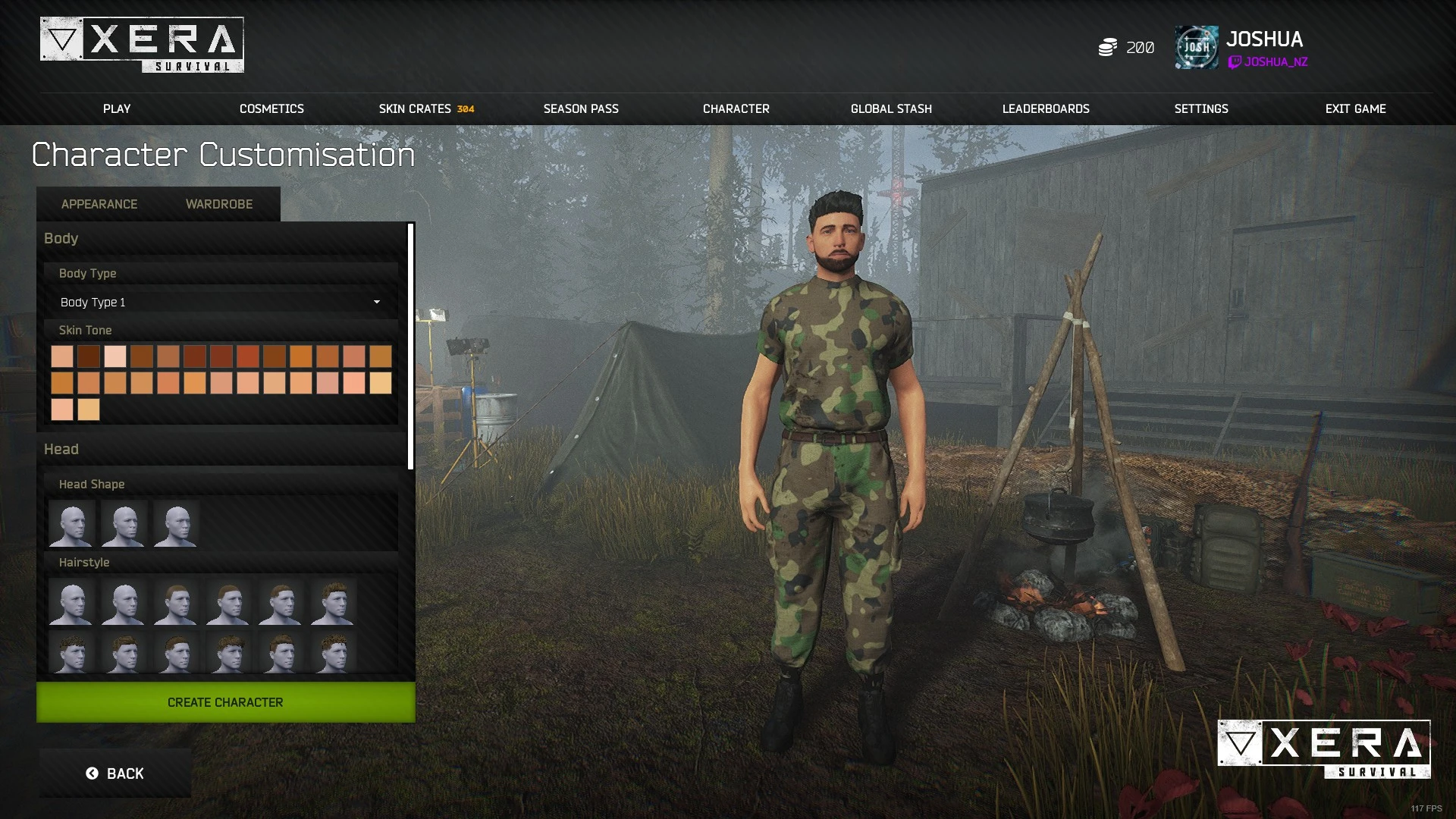Choose the darkest brown skin tone swatch

click(89, 356)
